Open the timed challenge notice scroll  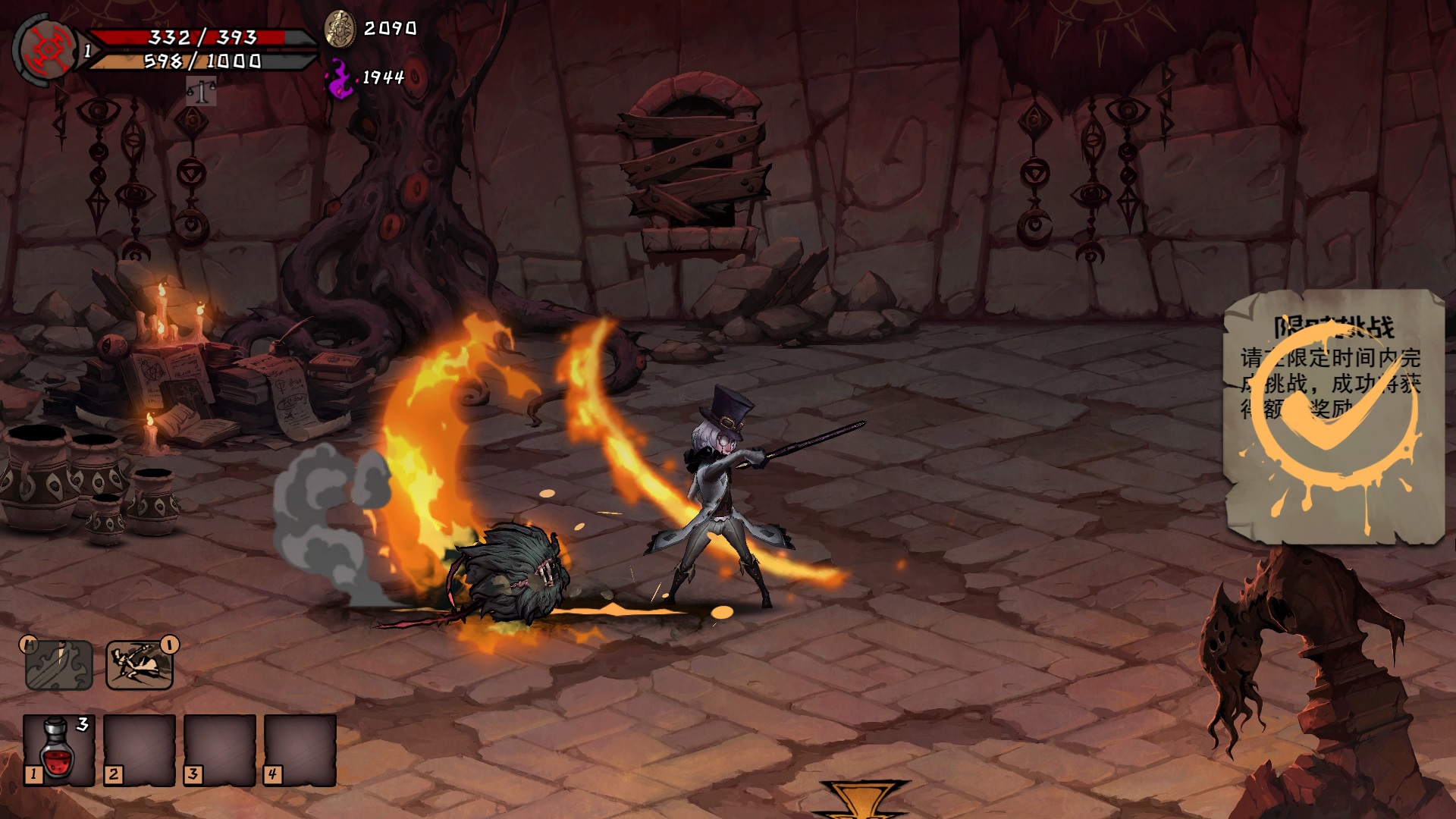(1332, 417)
